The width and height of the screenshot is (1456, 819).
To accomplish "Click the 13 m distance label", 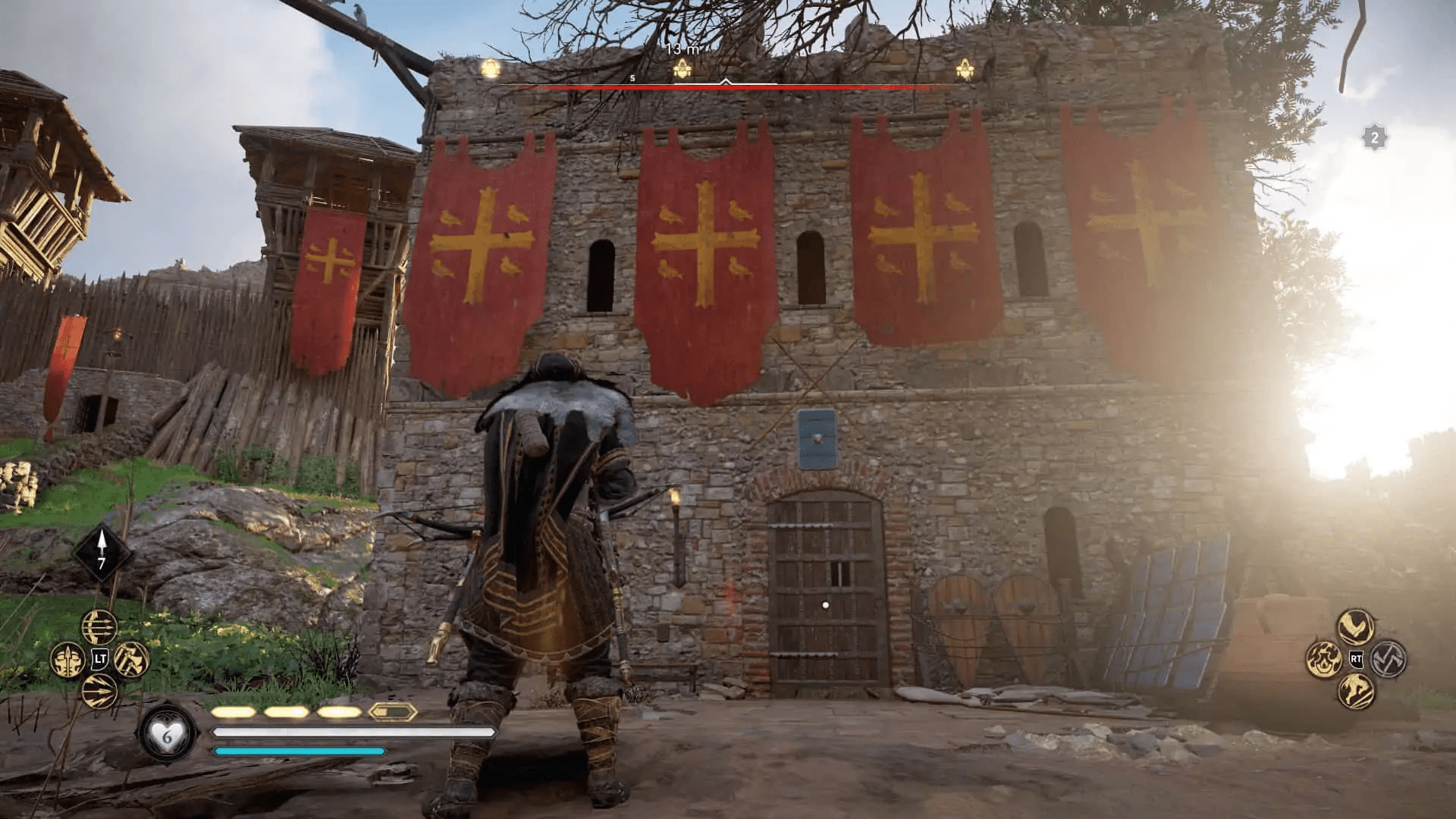I will (x=682, y=49).
